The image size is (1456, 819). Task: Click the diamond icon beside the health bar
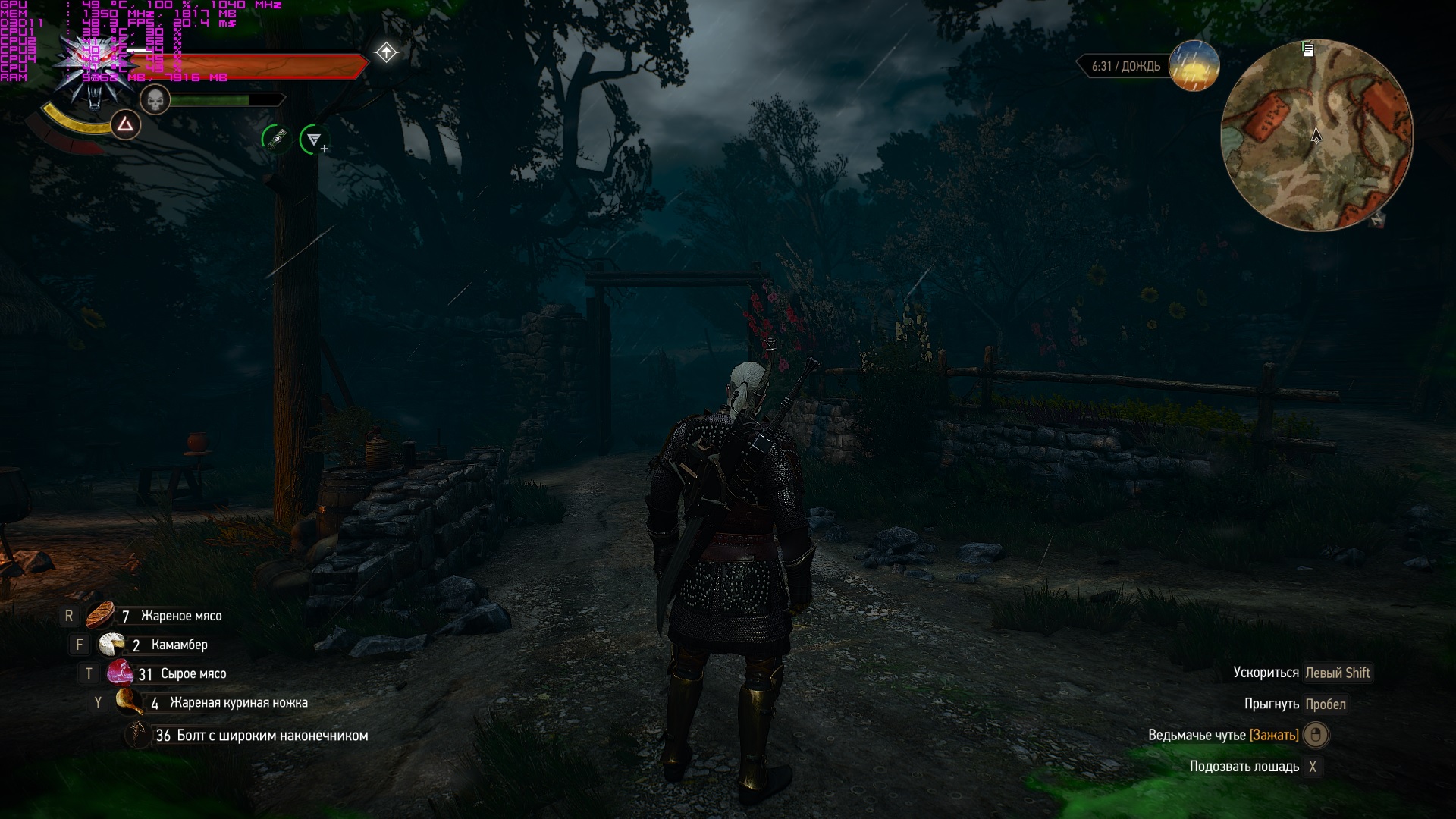pyautogui.click(x=386, y=52)
